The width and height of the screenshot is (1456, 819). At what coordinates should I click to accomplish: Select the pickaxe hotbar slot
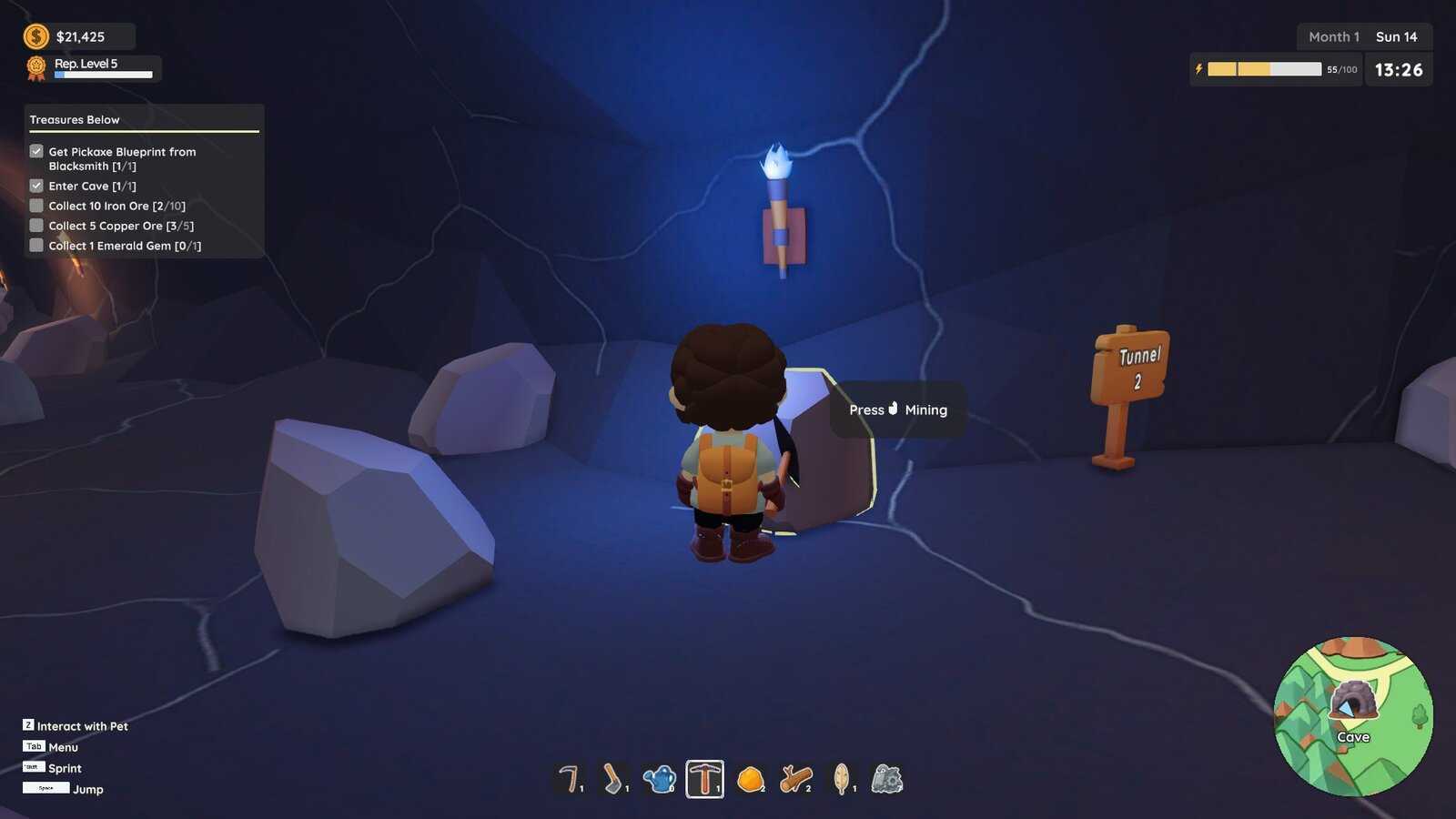705,779
